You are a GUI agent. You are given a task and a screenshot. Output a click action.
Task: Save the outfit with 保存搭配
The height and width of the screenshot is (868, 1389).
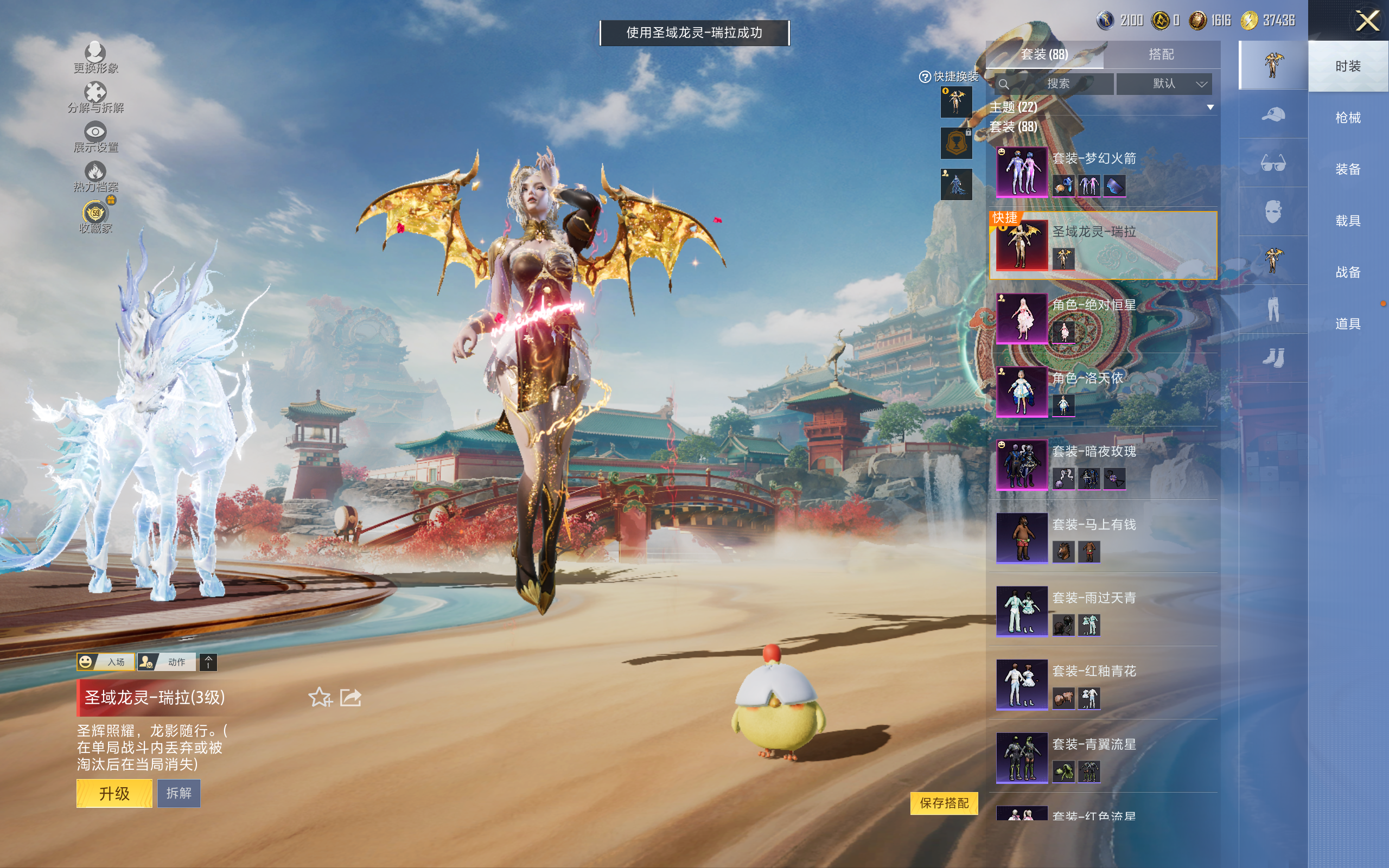944,802
